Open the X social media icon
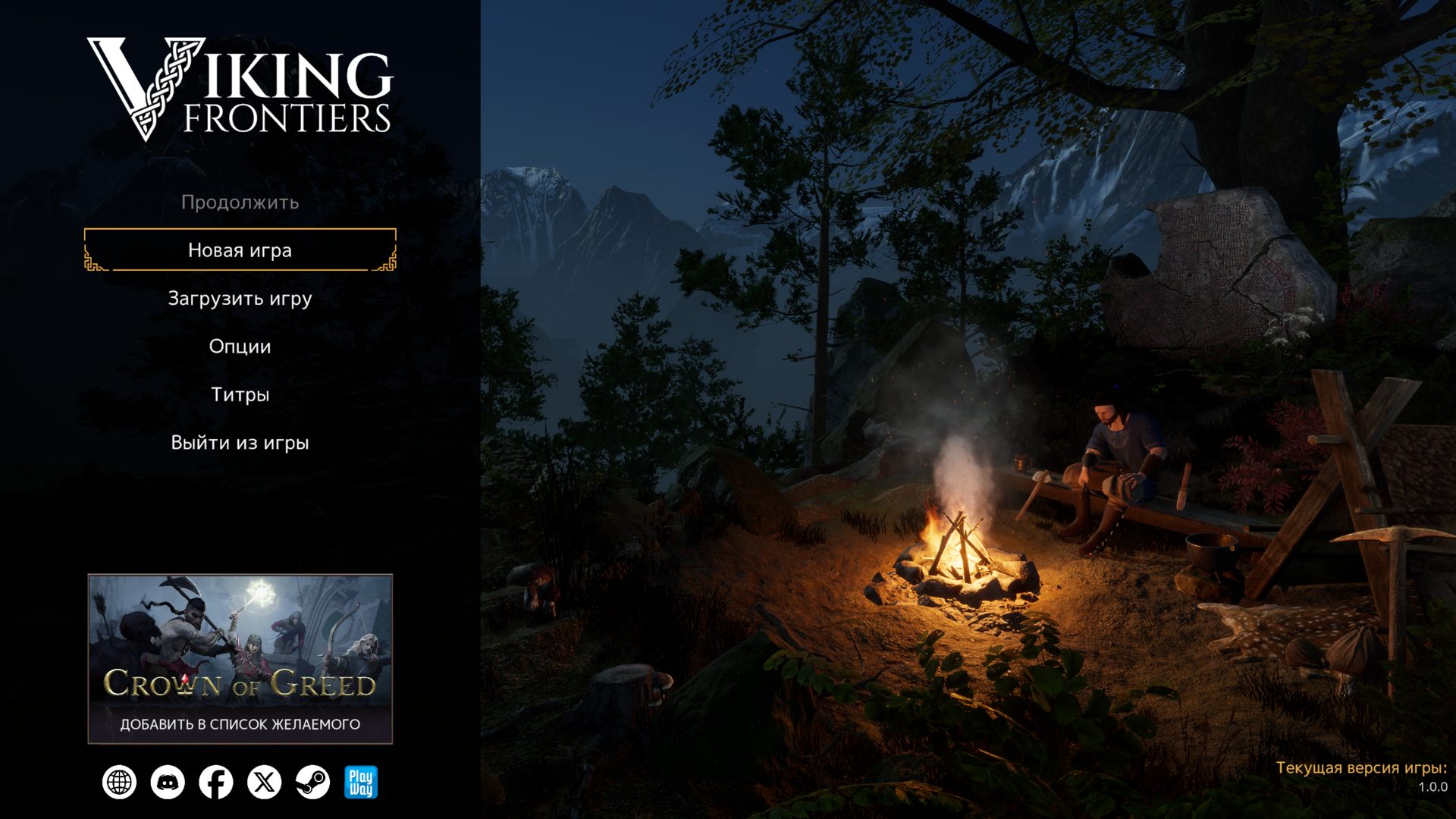1456x819 pixels. 264,783
